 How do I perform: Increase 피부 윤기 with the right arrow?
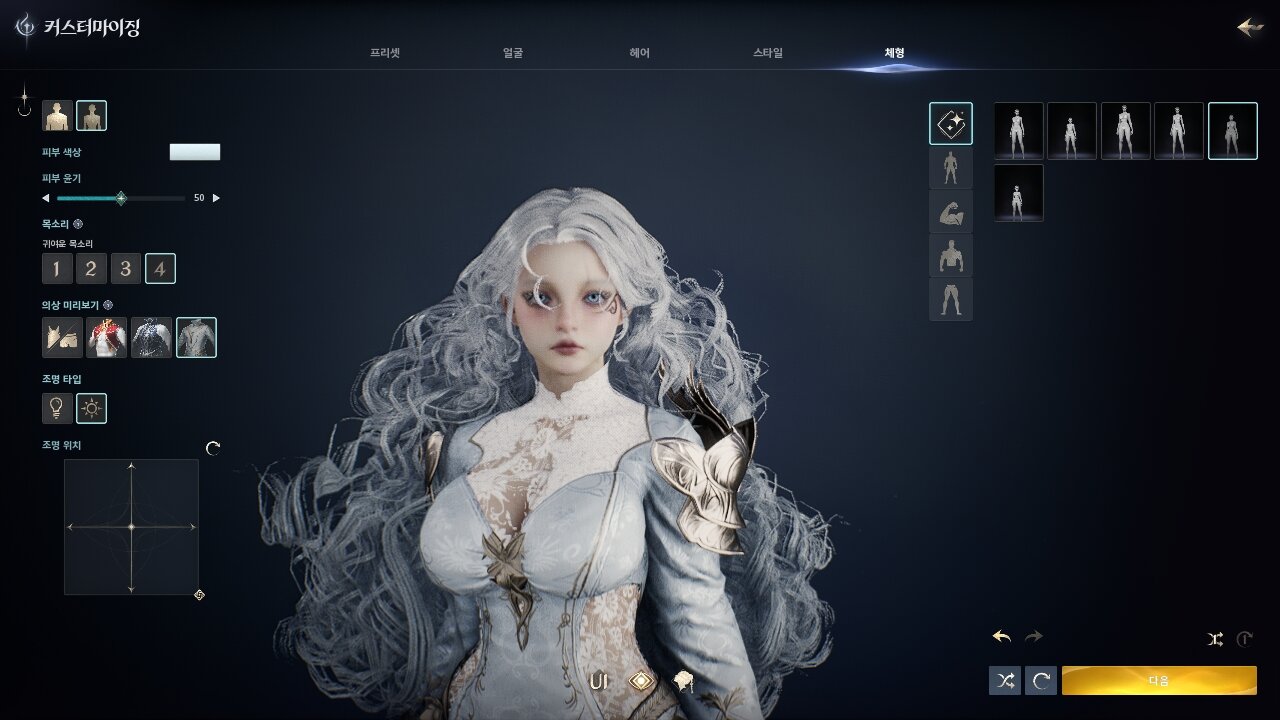click(x=216, y=198)
